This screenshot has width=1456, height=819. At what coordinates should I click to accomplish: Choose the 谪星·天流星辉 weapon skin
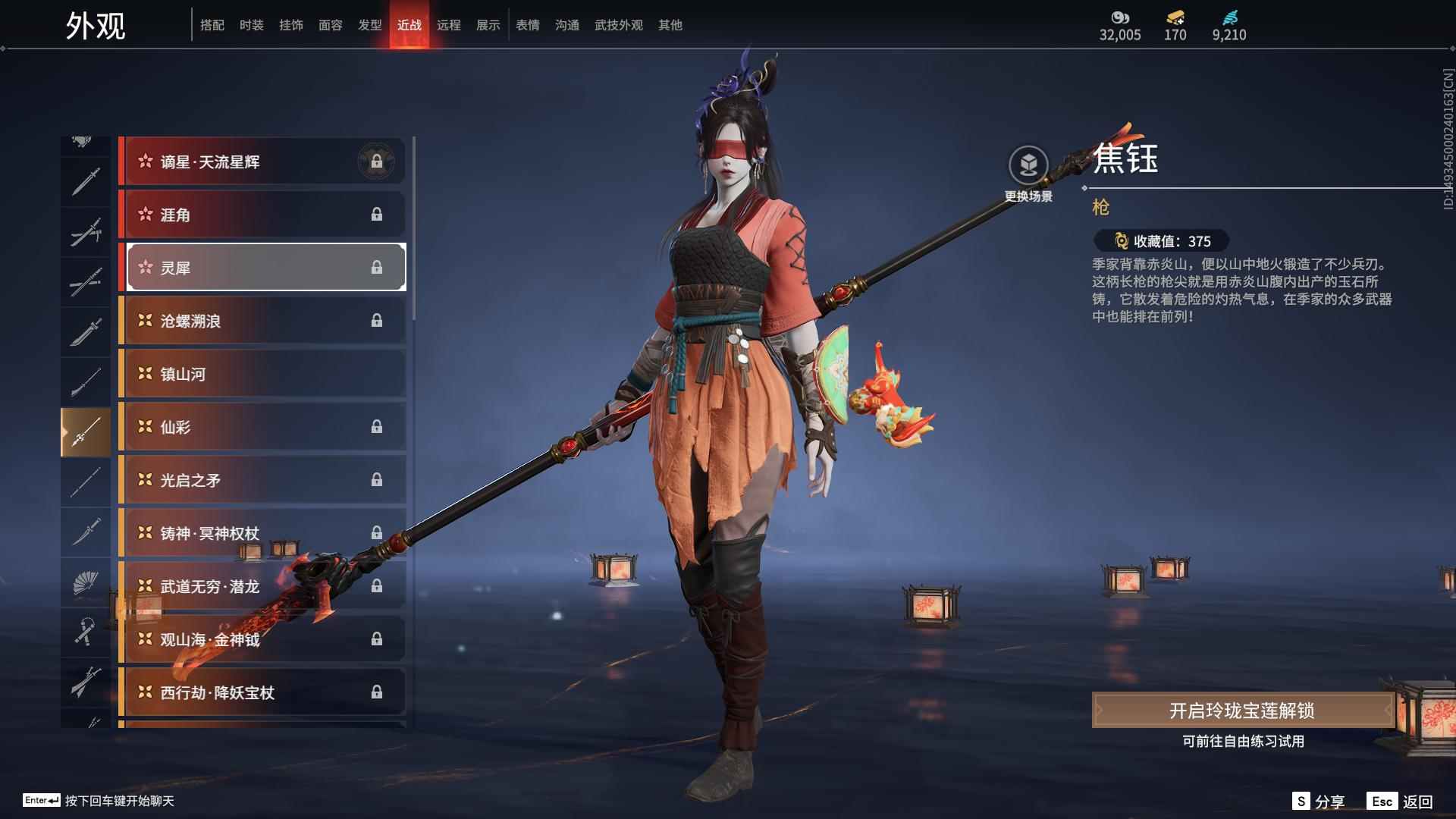[262, 162]
